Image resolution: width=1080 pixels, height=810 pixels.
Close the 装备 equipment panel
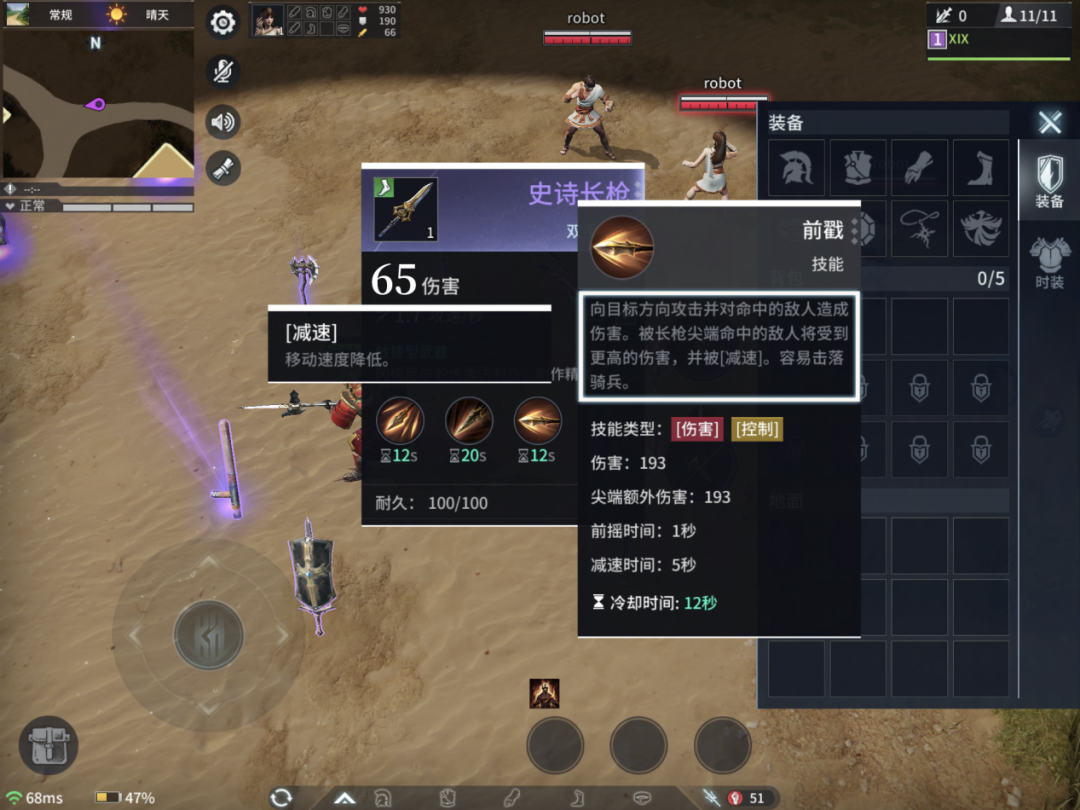[1049, 123]
